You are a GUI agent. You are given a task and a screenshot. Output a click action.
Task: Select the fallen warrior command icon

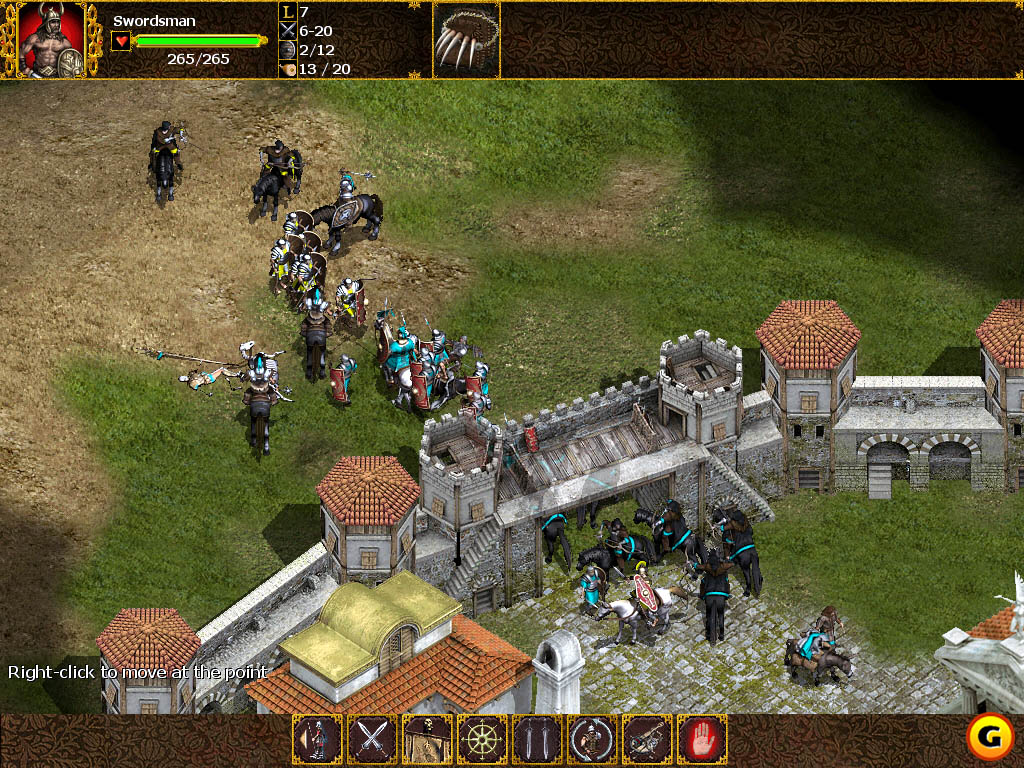[x=647, y=740]
